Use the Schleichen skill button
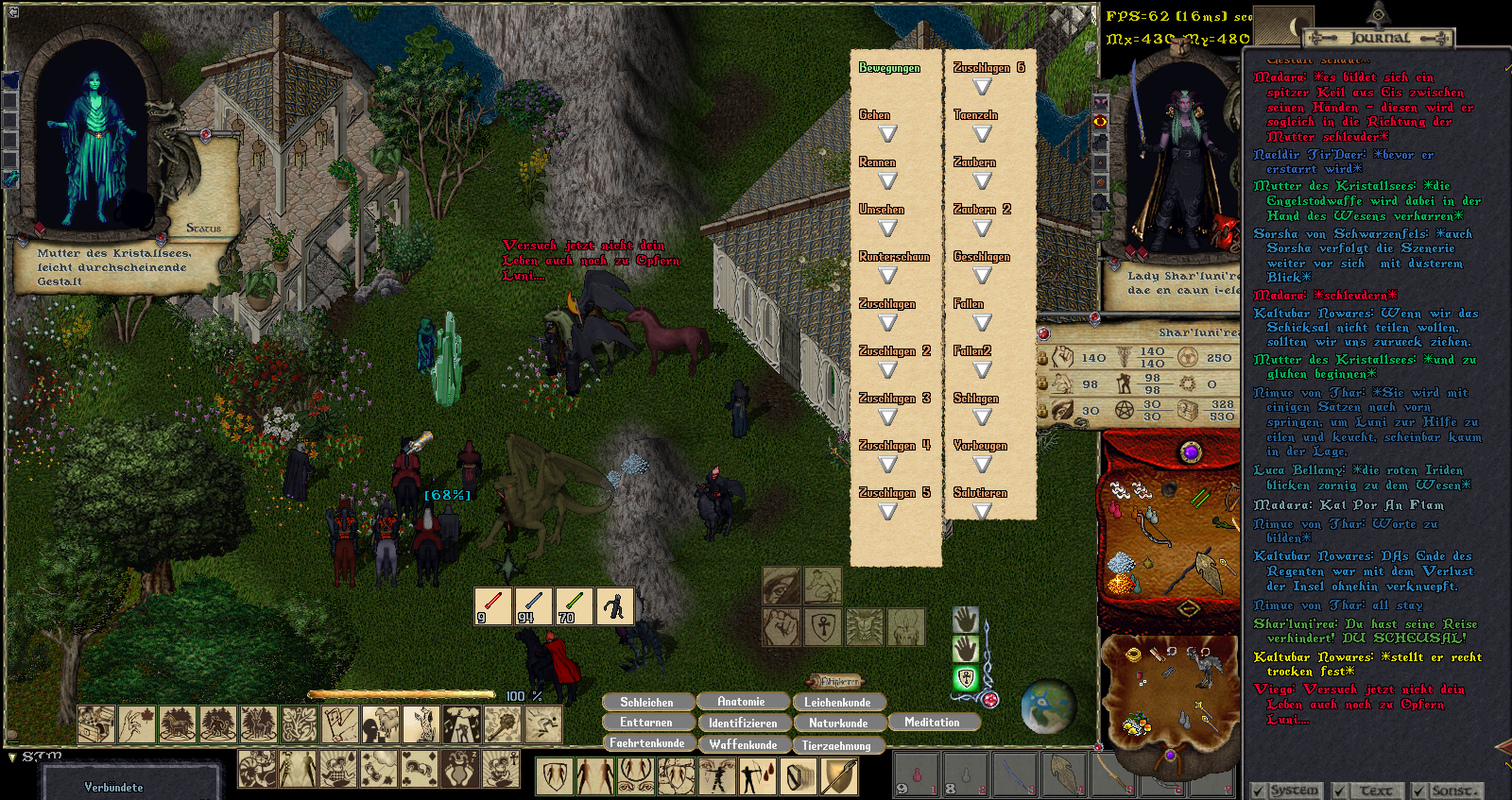 point(647,702)
